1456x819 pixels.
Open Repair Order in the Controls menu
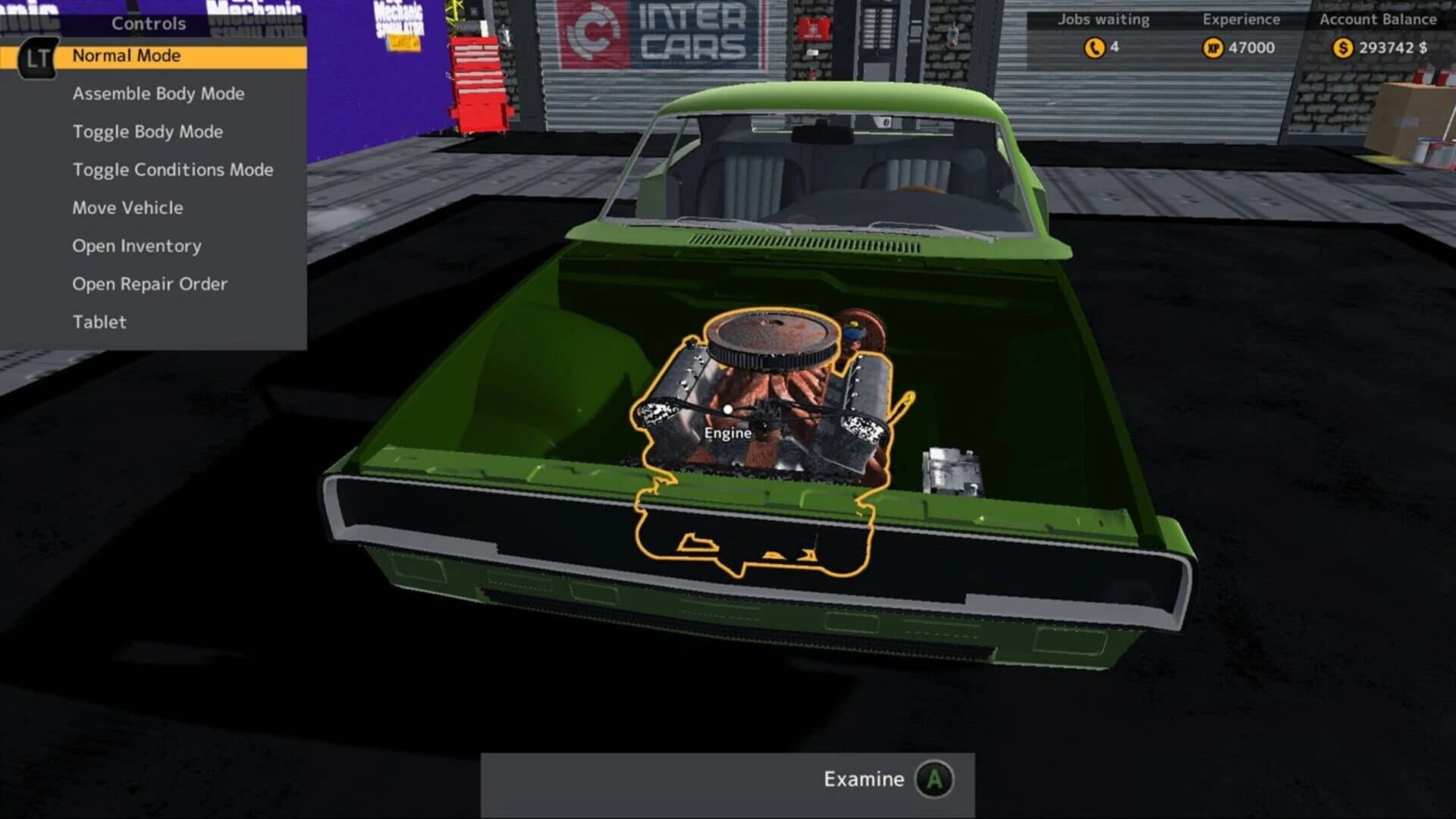coord(149,283)
